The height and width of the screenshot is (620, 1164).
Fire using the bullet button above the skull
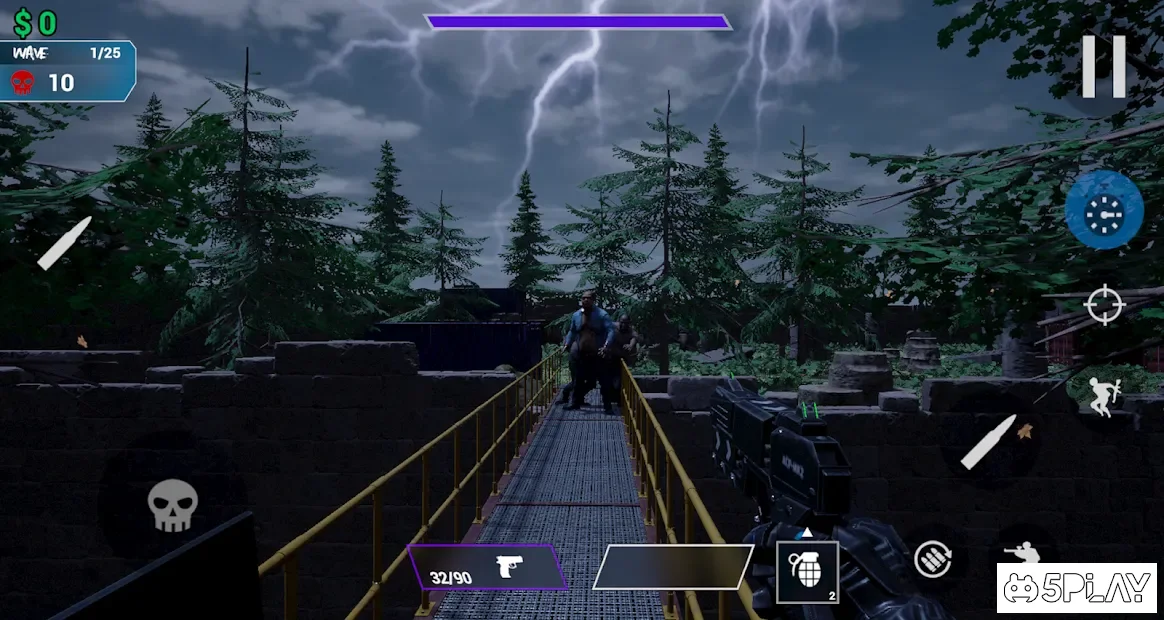[x=65, y=243]
